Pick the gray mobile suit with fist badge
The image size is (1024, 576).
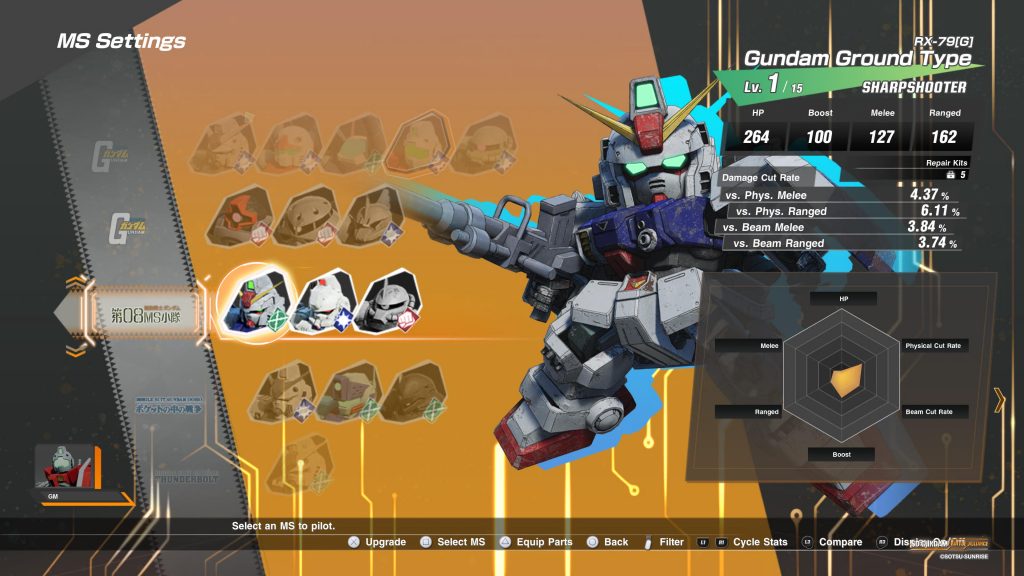pos(387,302)
